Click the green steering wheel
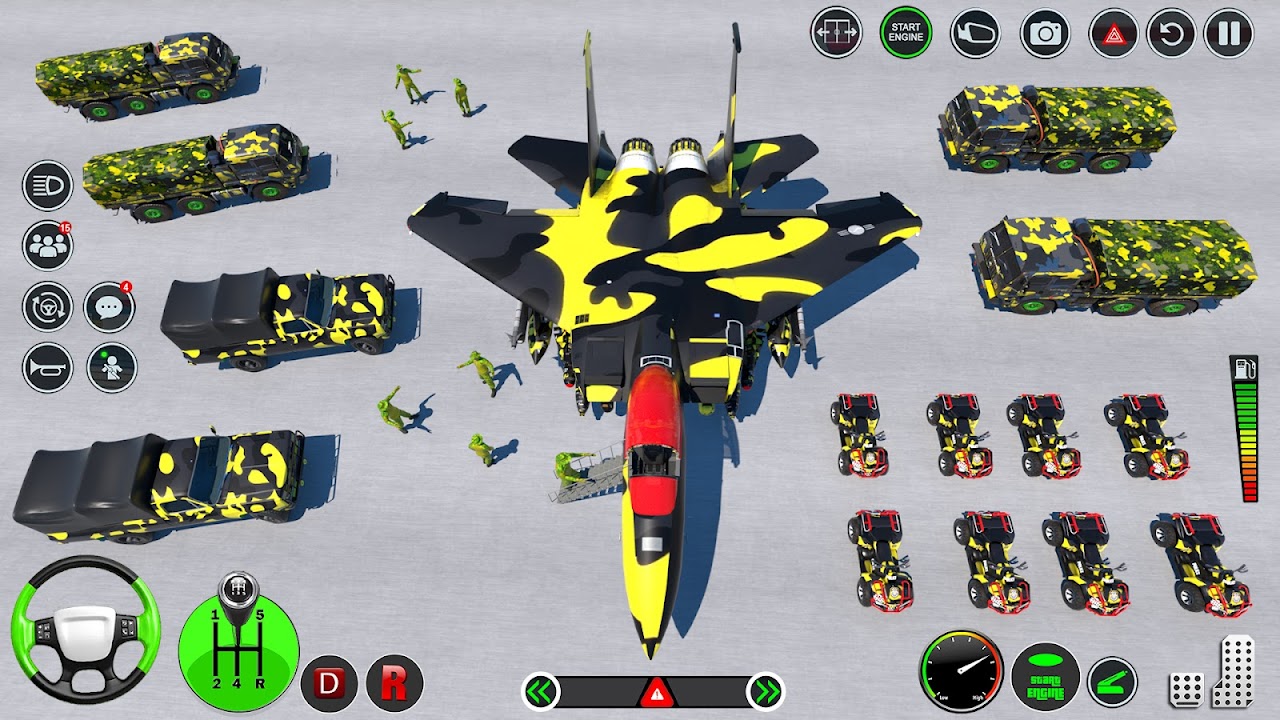 86,629
